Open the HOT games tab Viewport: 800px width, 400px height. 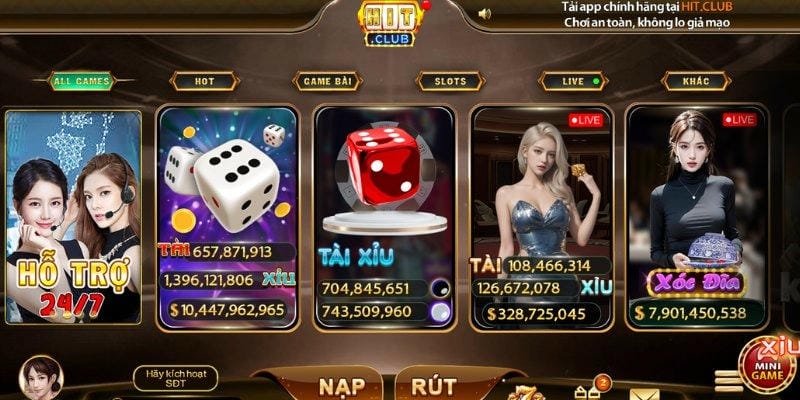(x=203, y=81)
